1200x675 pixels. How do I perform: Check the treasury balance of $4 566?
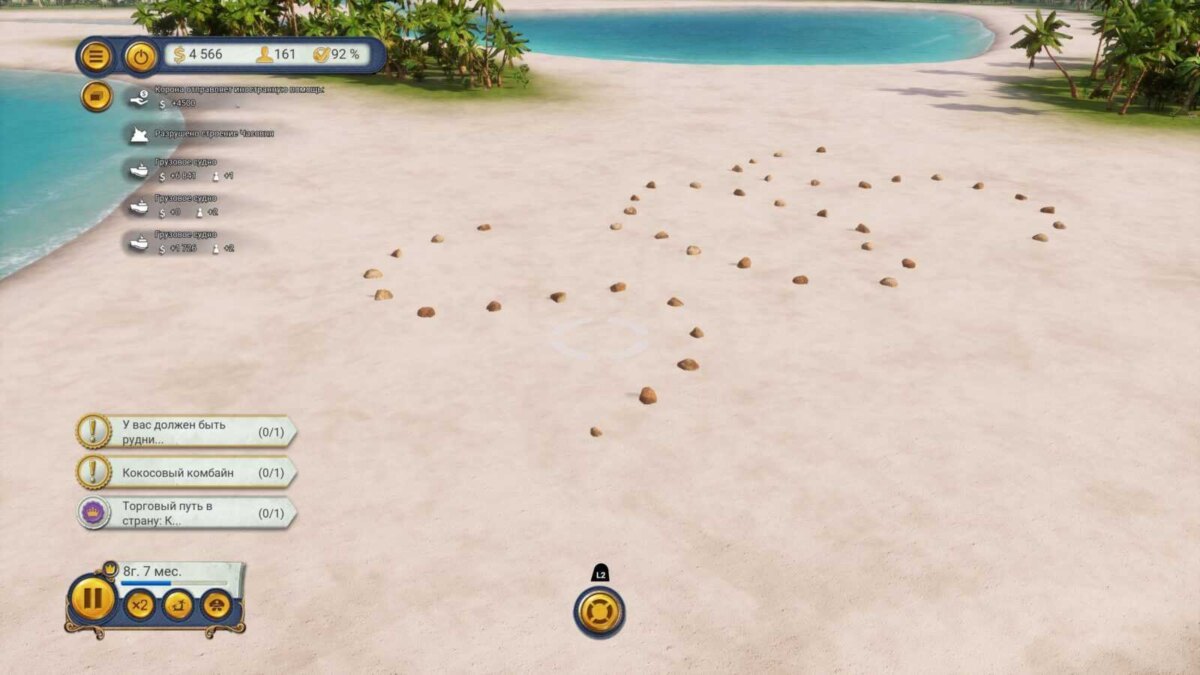pyautogui.click(x=198, y=54)
